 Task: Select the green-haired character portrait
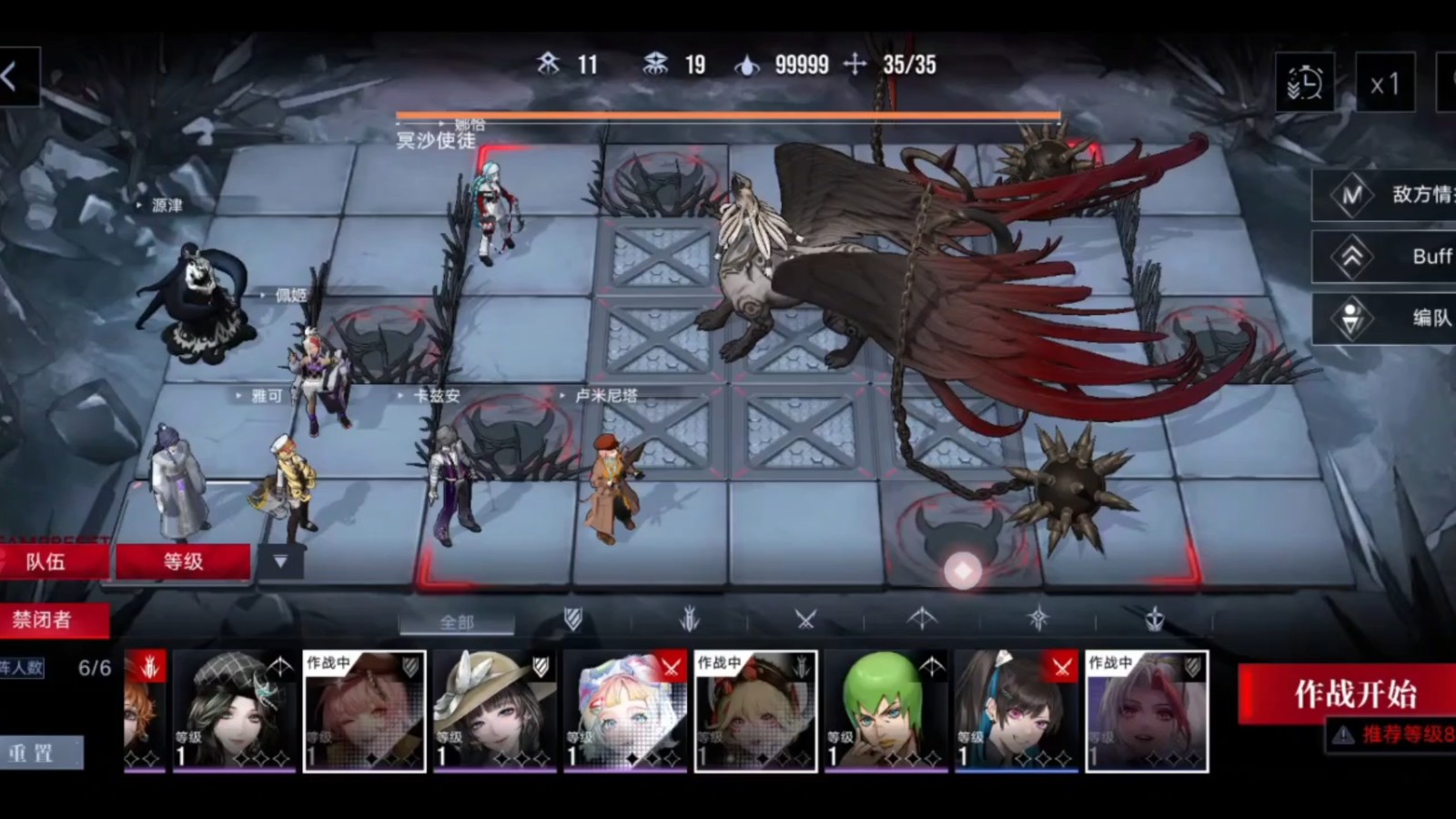click(x=885, y=712)
